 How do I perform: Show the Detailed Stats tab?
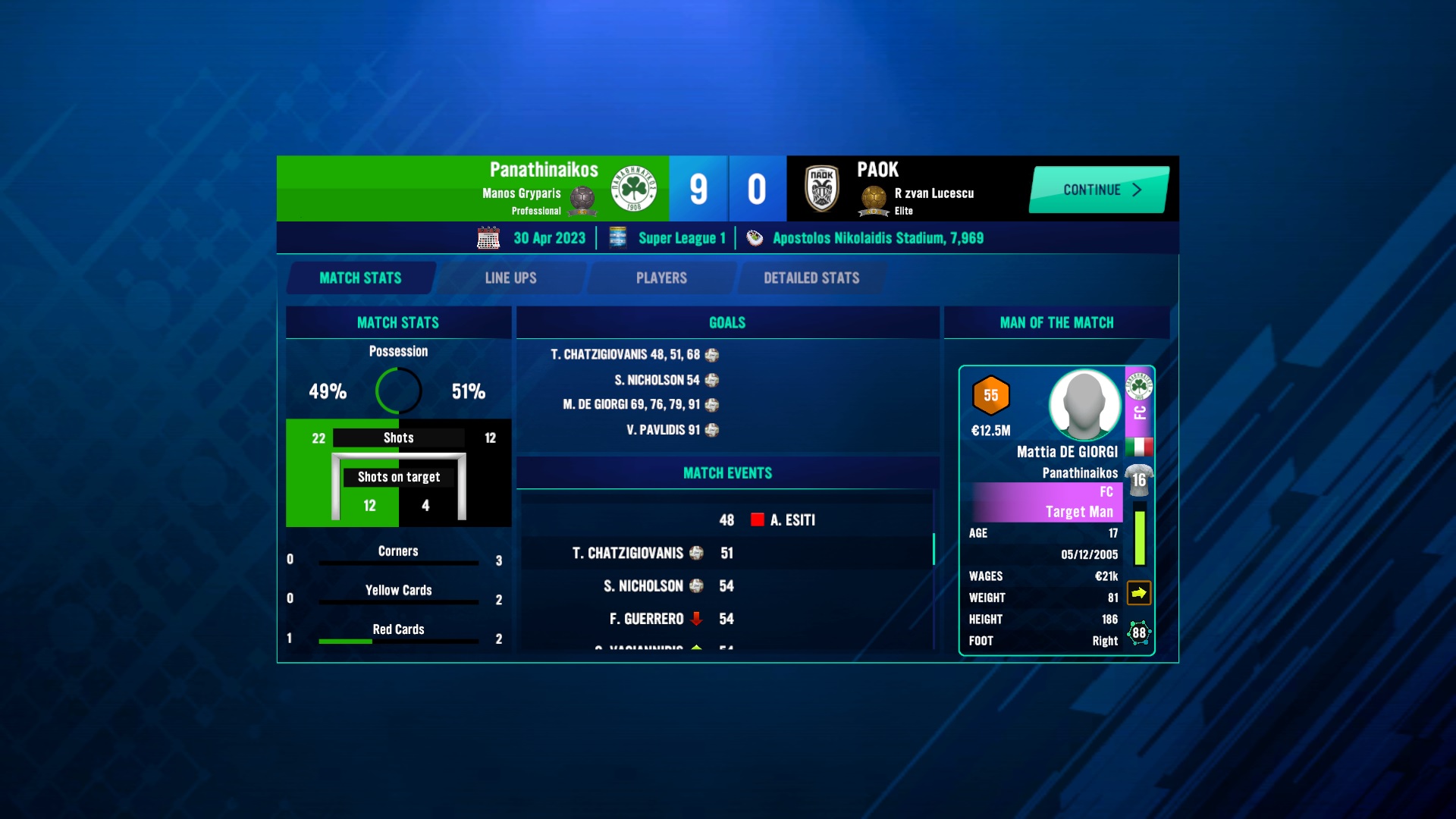pos(811,278)
